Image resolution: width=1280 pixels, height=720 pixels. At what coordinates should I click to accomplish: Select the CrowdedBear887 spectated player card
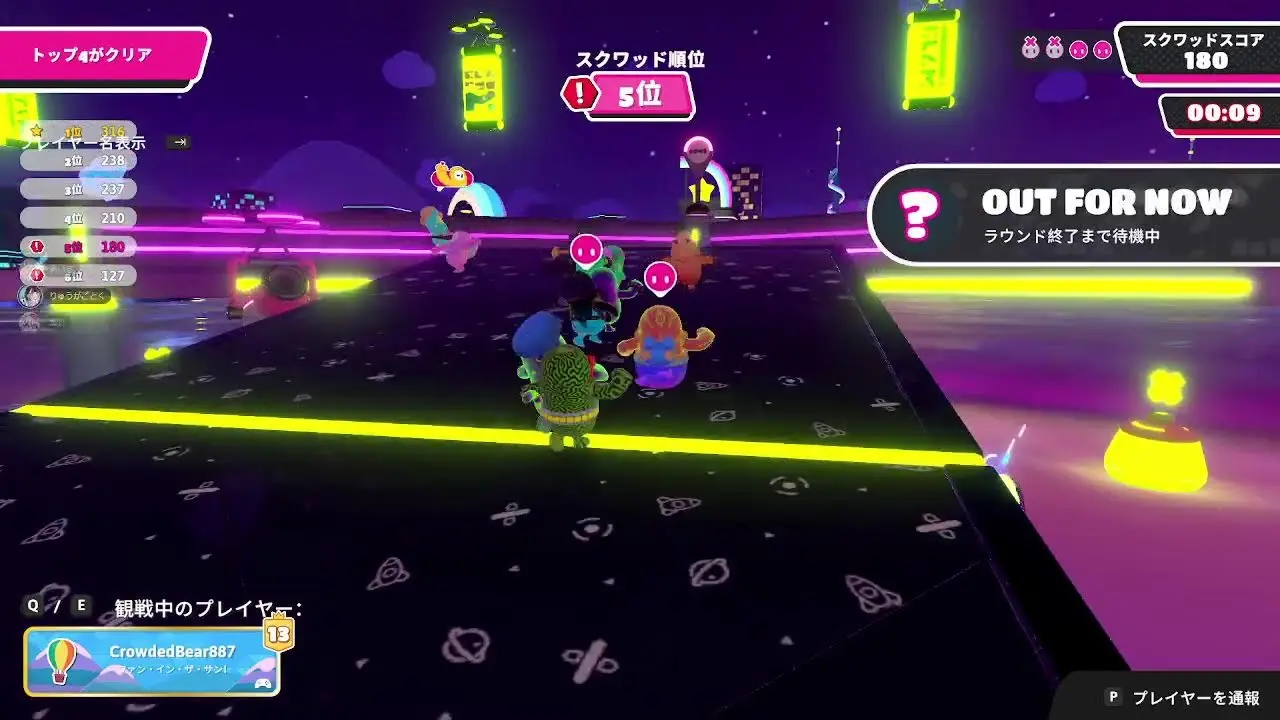tap(152, 661)
